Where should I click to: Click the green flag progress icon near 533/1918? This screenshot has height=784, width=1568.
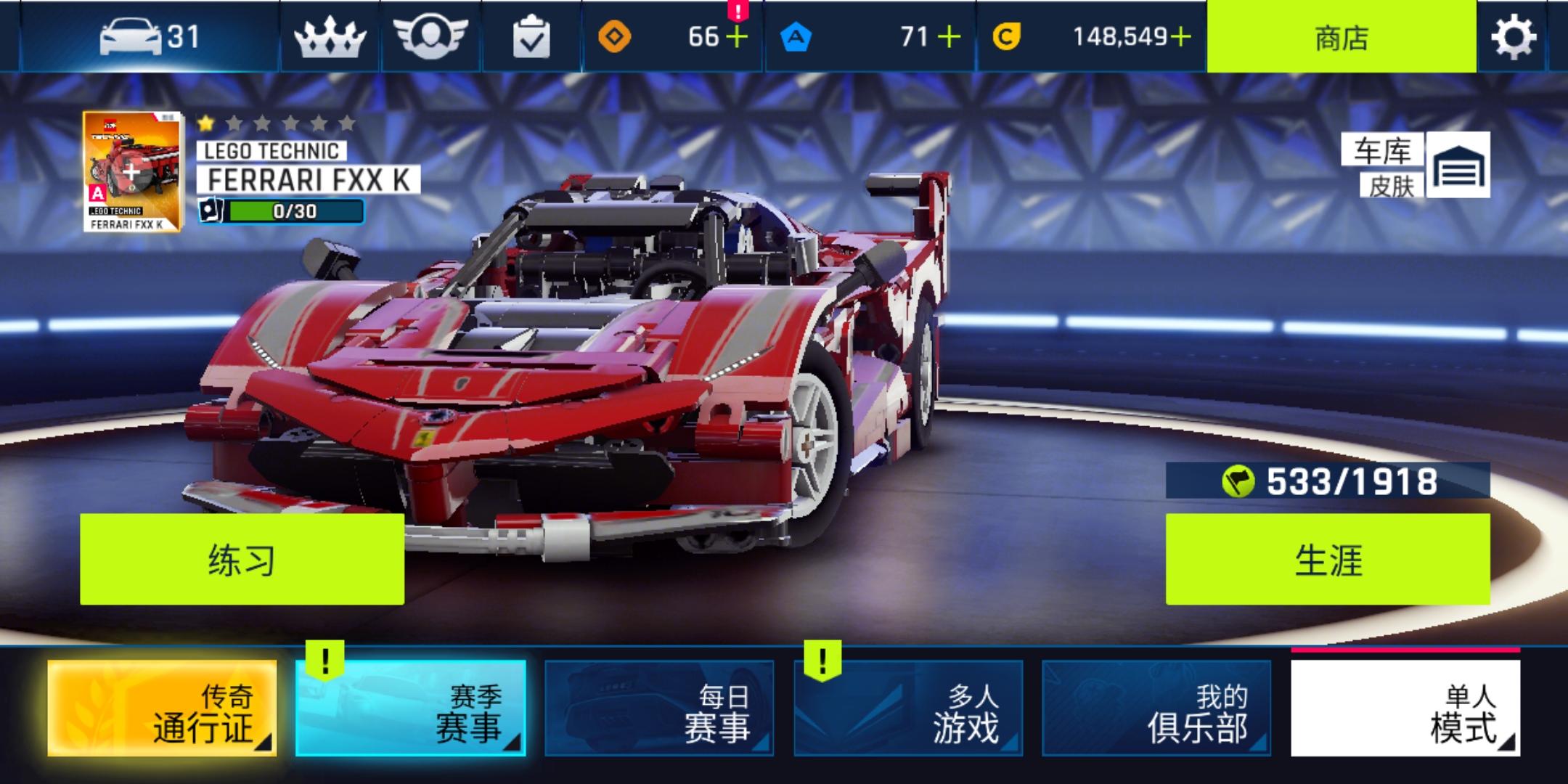click(1240, 481)
